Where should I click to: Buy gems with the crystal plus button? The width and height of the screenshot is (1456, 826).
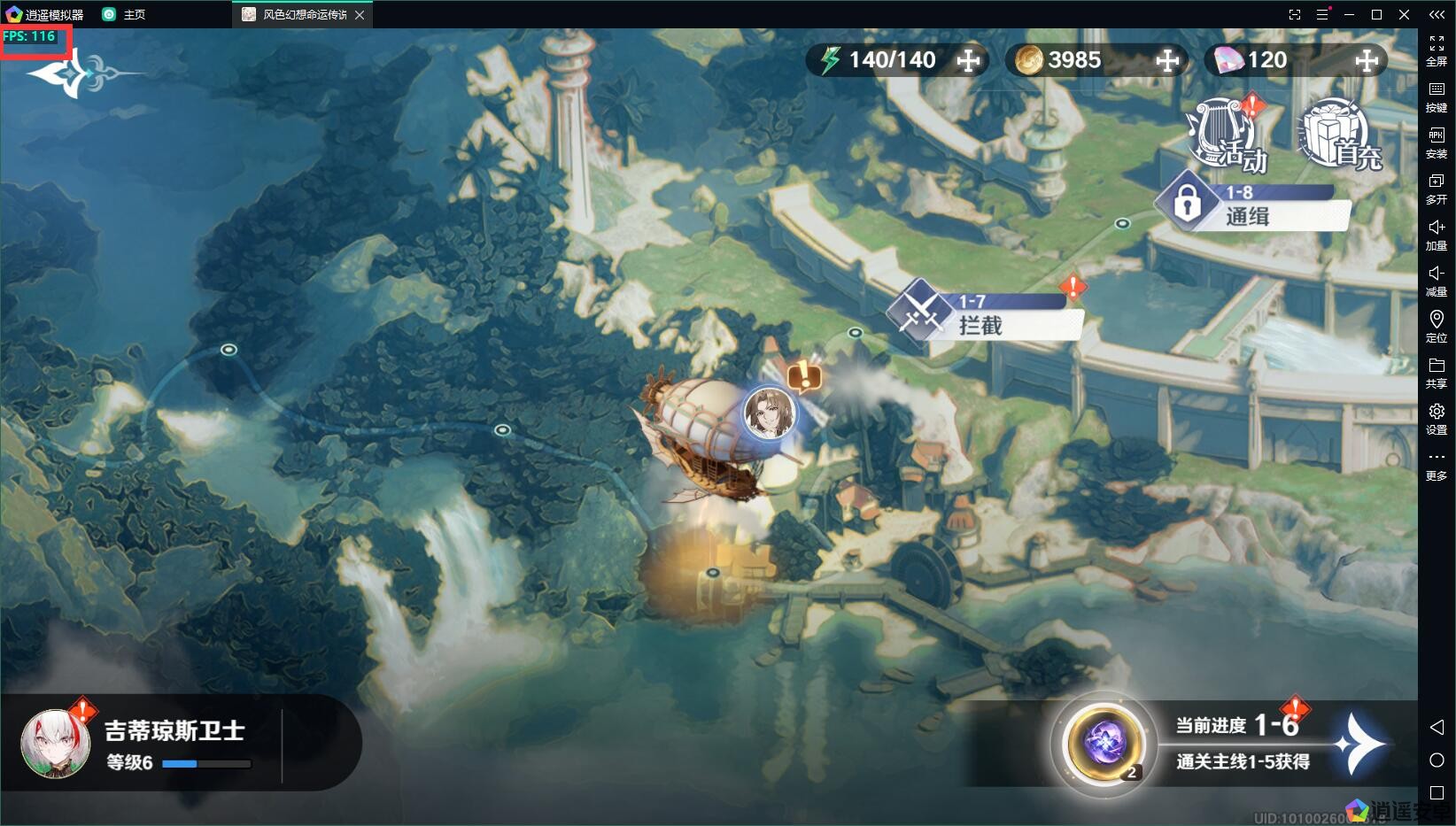[x=1367, y=60]
